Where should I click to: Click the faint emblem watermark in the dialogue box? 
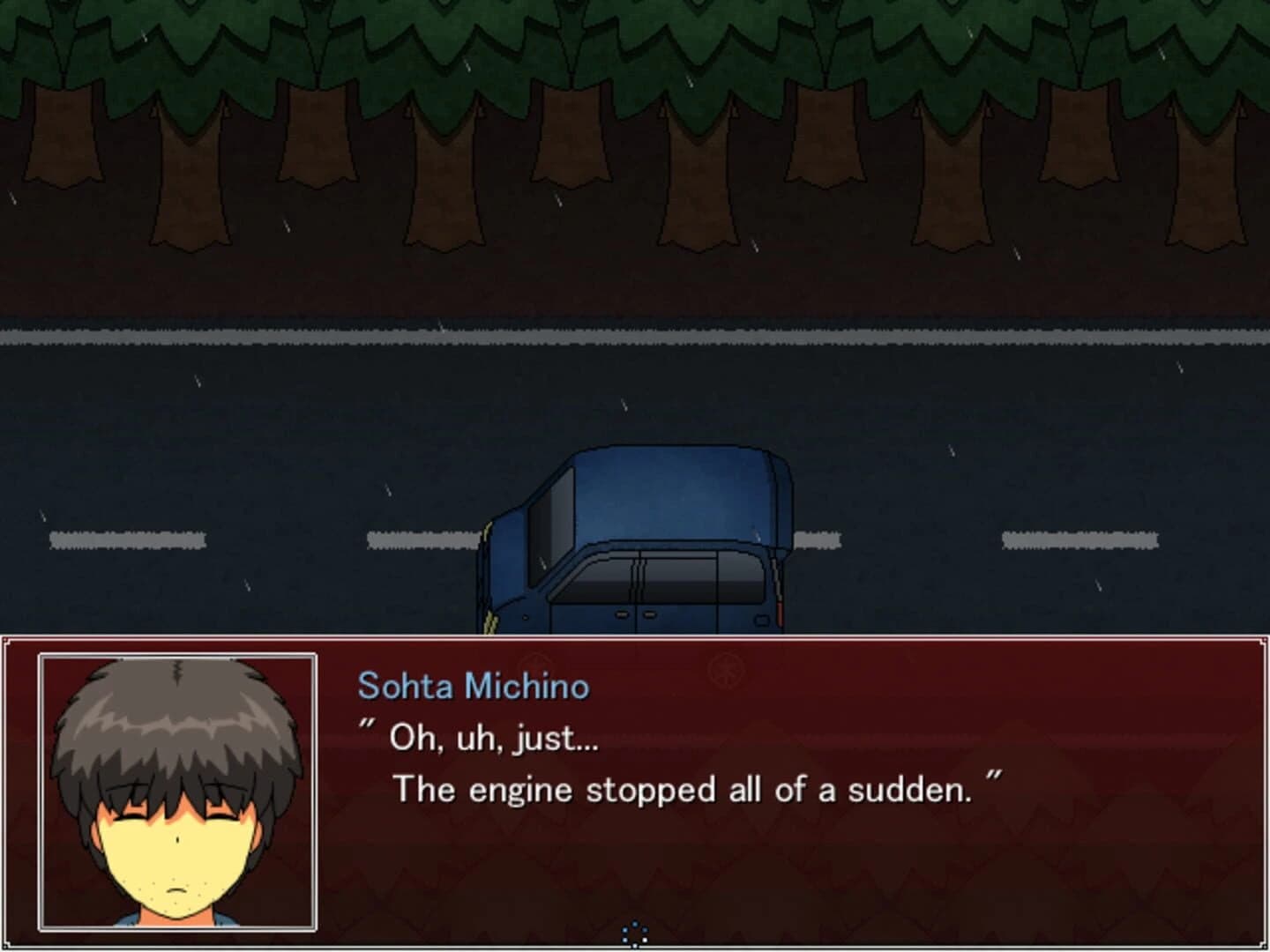click(725, 670)
